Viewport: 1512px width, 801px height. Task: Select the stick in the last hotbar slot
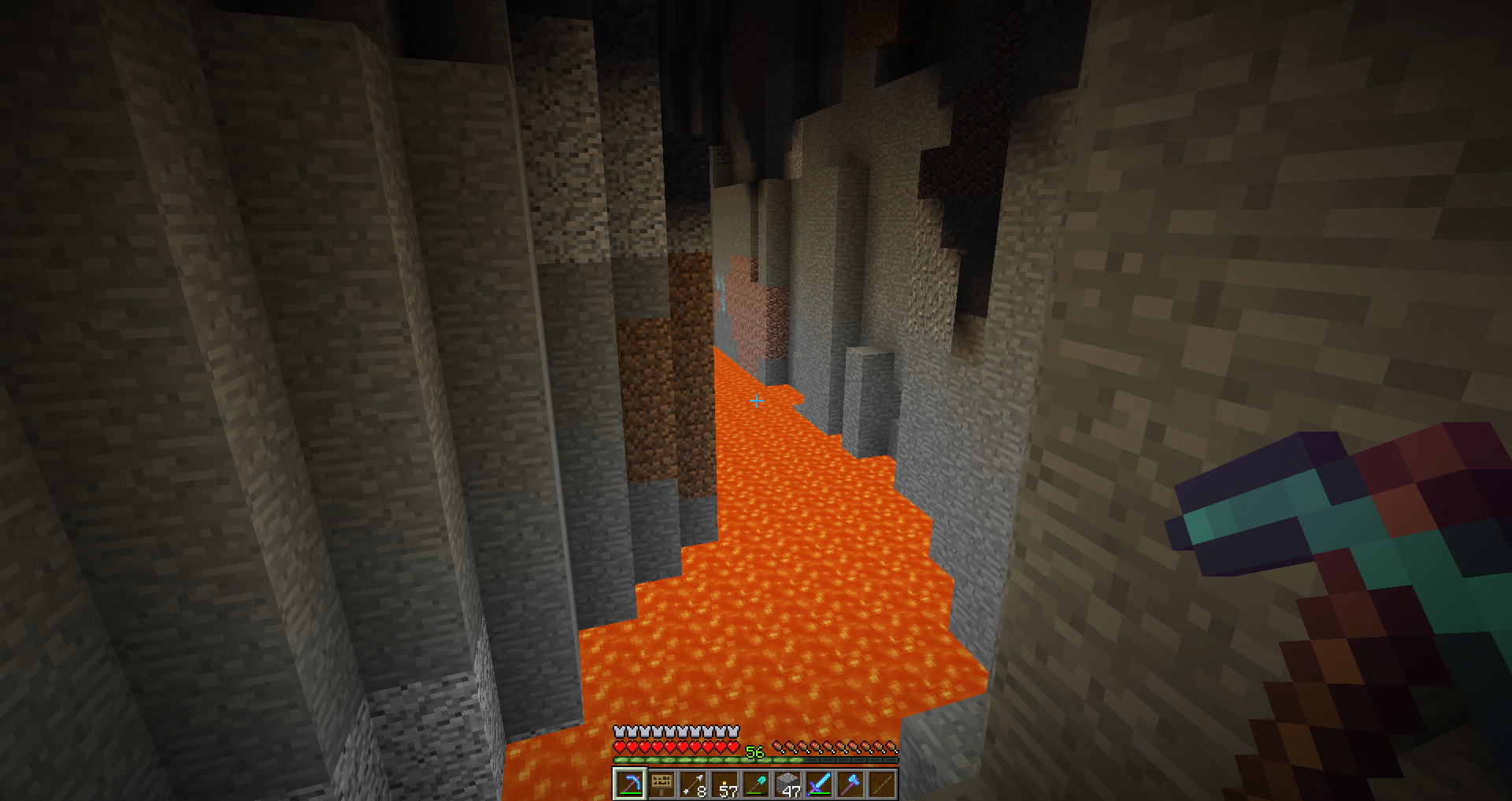(x=882, y=784)
